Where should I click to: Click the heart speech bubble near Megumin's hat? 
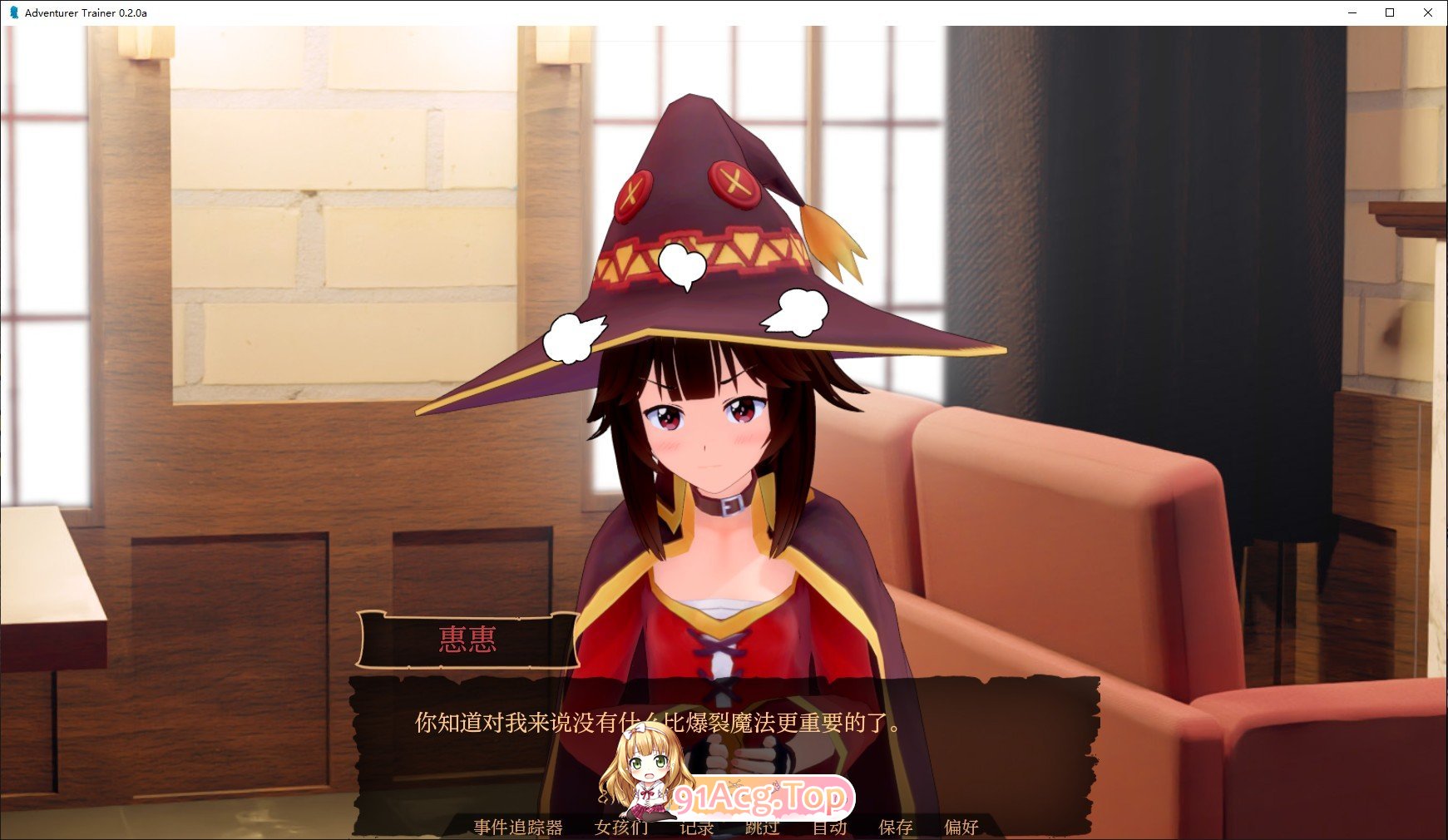pyautogui.click(x=682, y=262)
